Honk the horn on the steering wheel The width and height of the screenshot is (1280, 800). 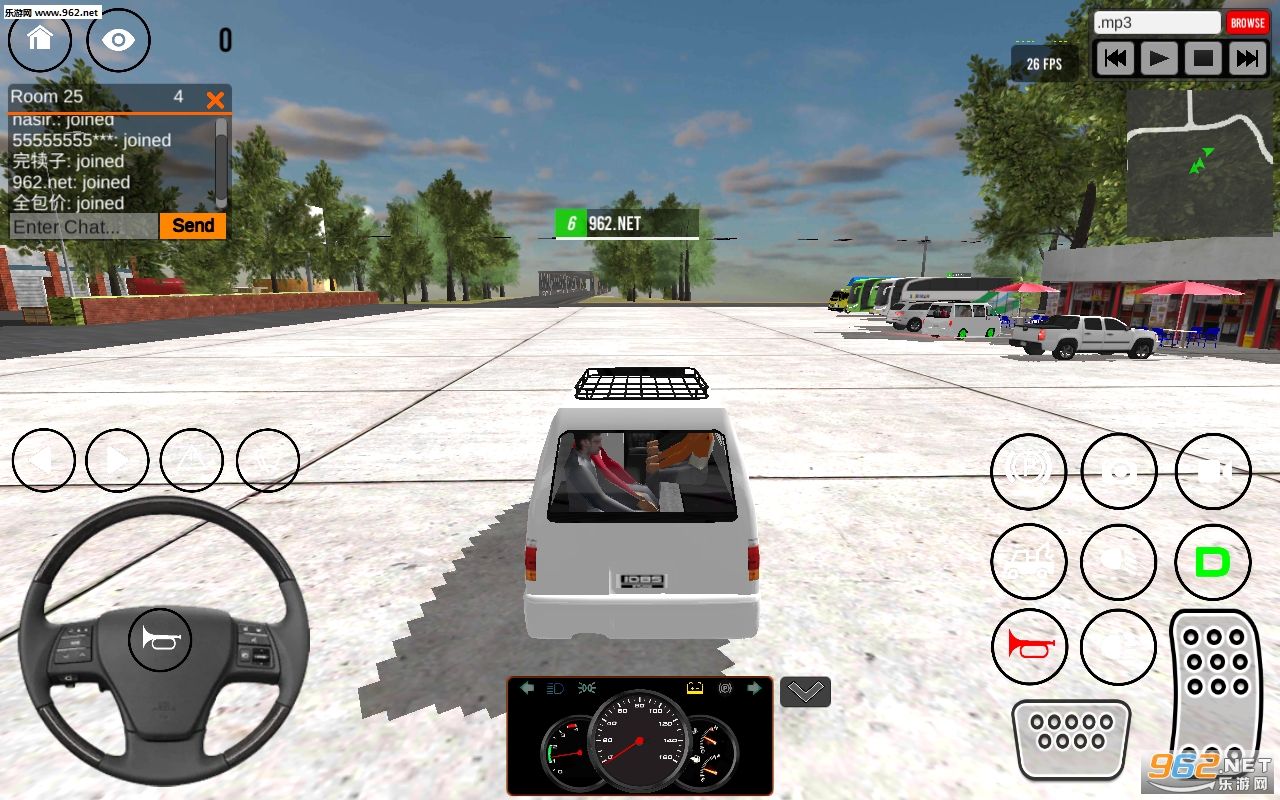point(160,638)
